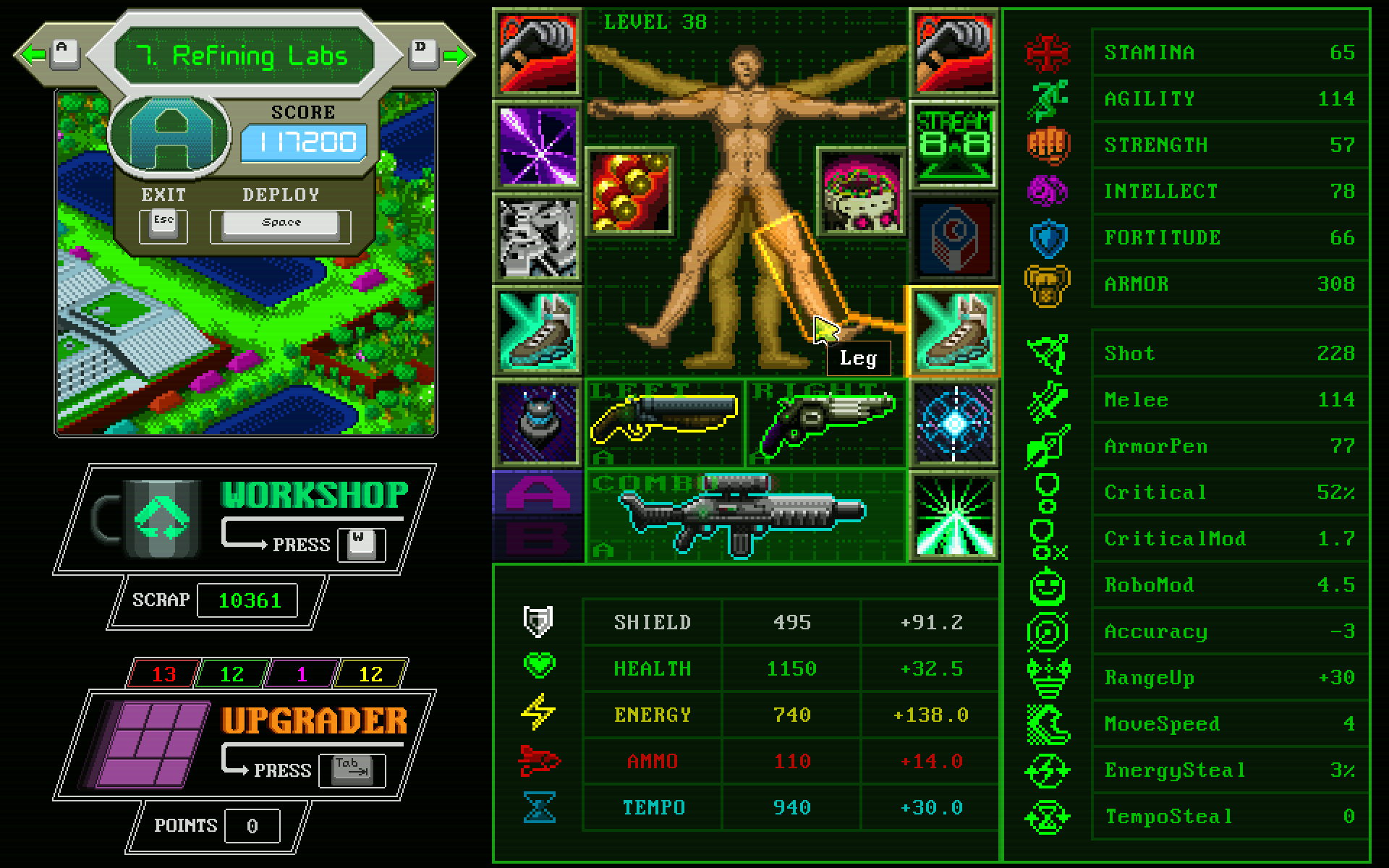Click the purple drone equipment slot
This screenshot has width=1389, height=868.
coord(537,423)
